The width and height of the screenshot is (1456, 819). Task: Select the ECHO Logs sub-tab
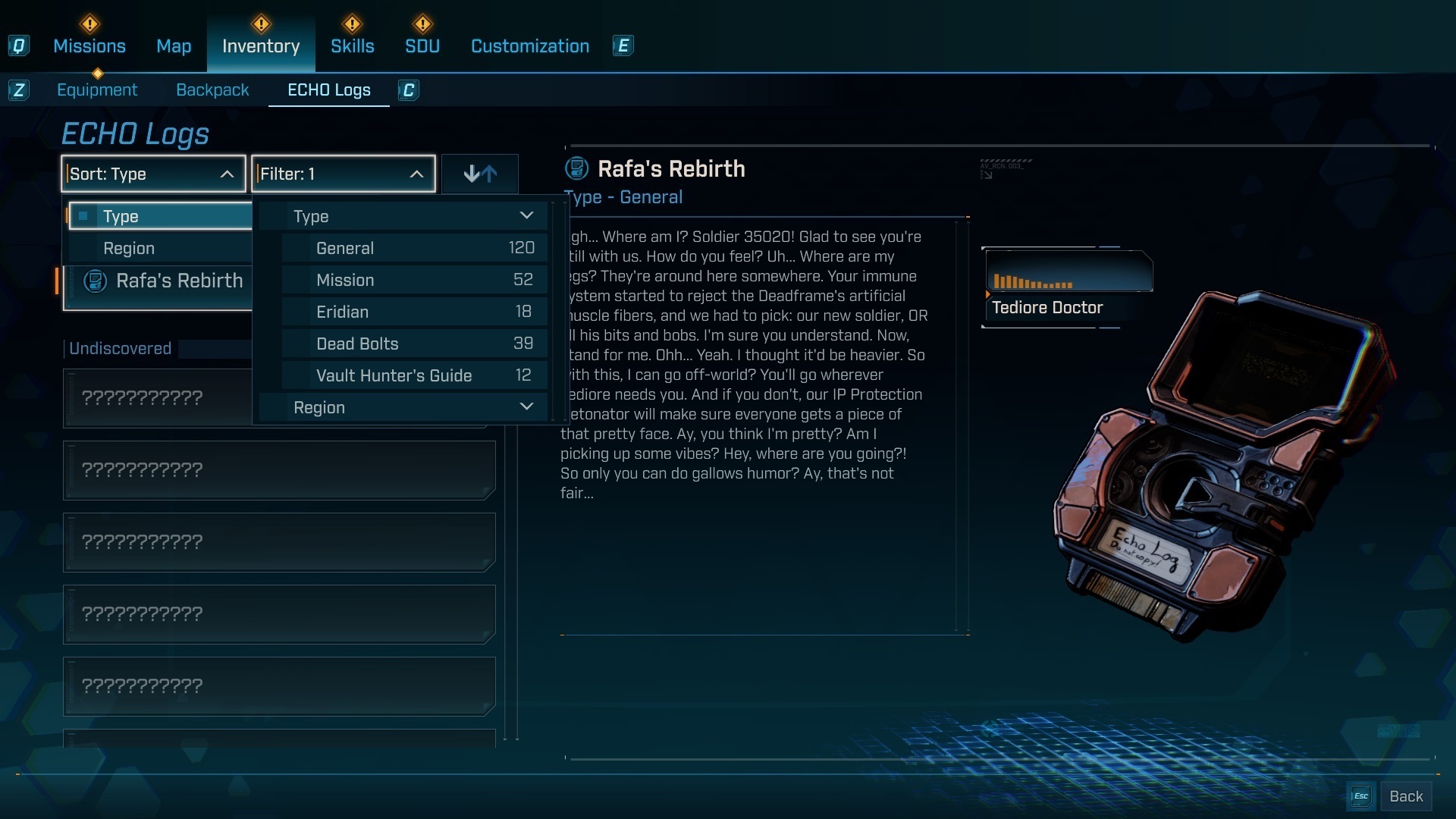coord(329,90)
